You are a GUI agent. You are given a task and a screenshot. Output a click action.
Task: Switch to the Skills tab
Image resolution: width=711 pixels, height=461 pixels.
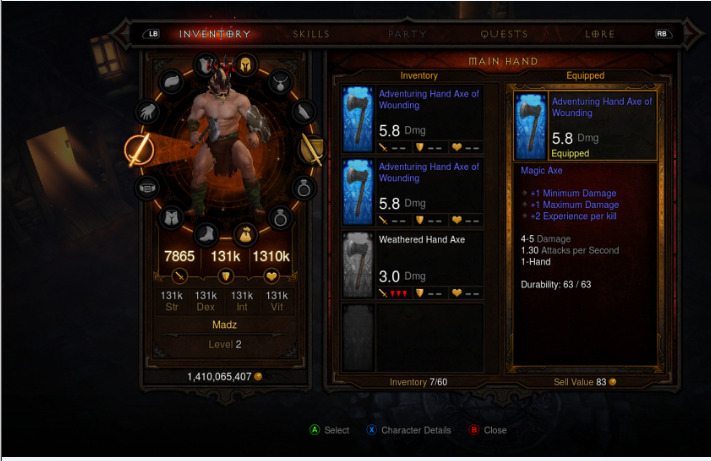pyautogui.click(x=311, y=34)
